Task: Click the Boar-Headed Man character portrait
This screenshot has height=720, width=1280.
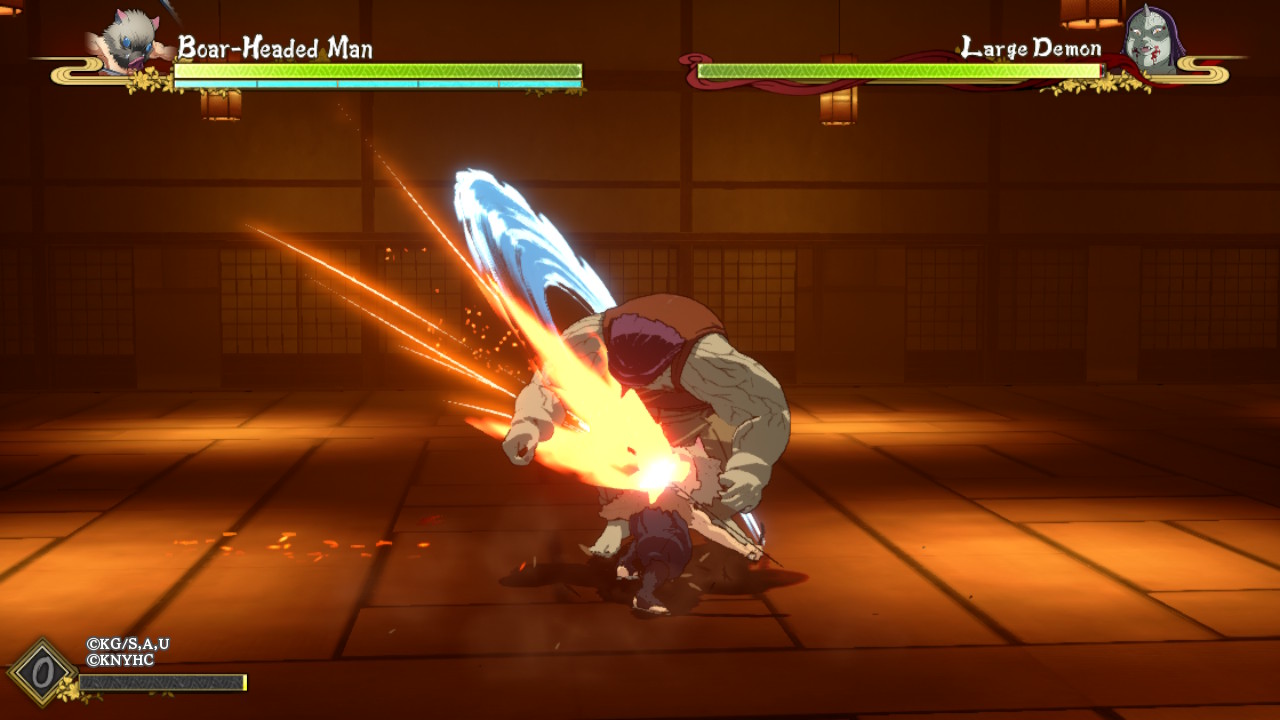Action: (131, 42)
